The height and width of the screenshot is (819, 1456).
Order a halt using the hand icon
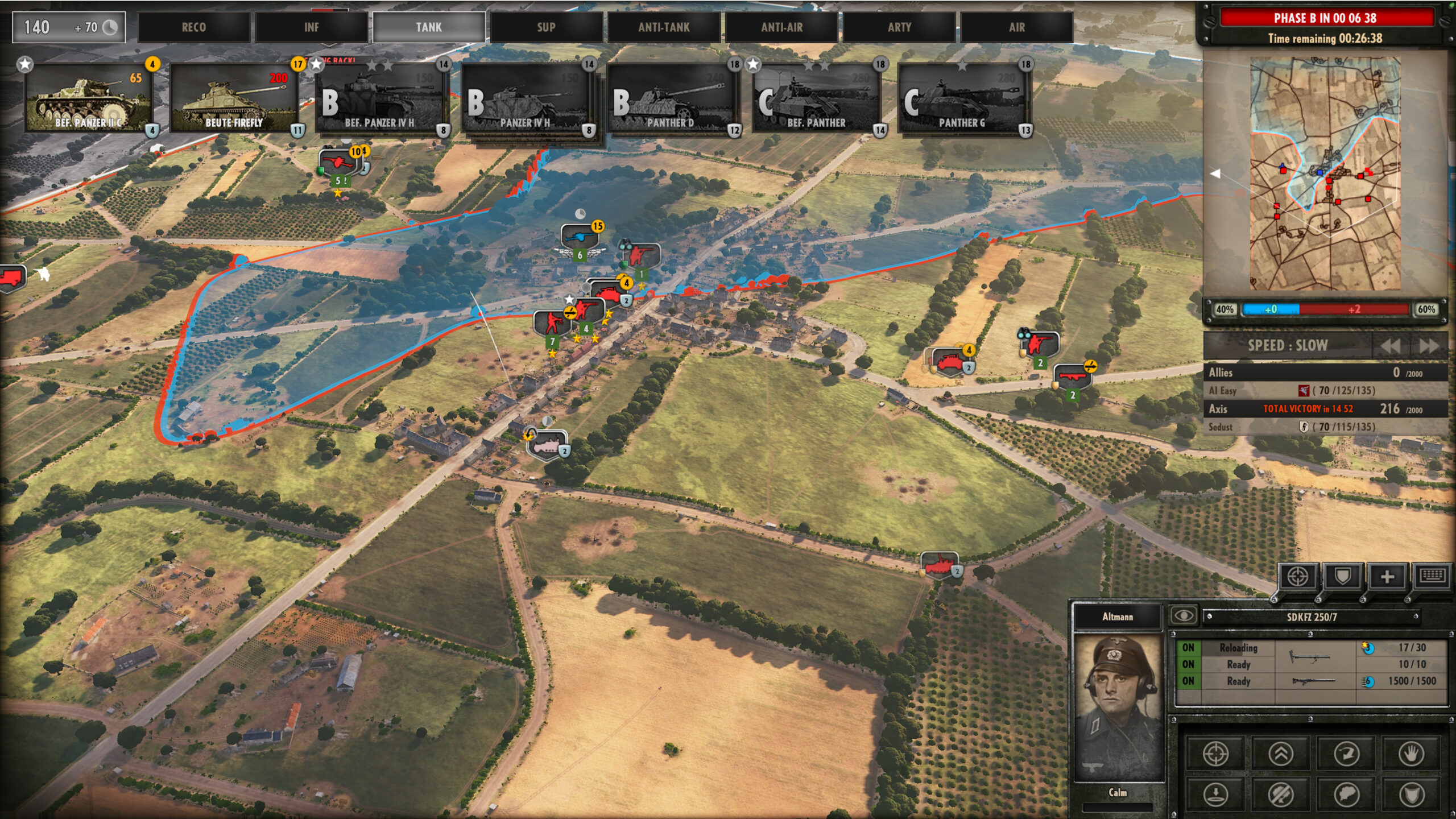point(1413,755)
